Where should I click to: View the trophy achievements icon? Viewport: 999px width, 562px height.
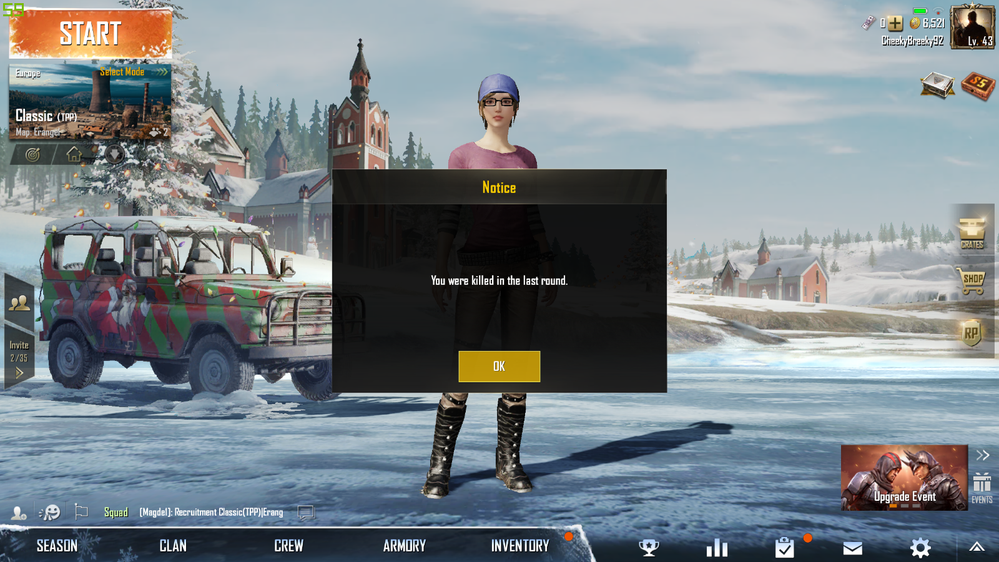[649, 547]
